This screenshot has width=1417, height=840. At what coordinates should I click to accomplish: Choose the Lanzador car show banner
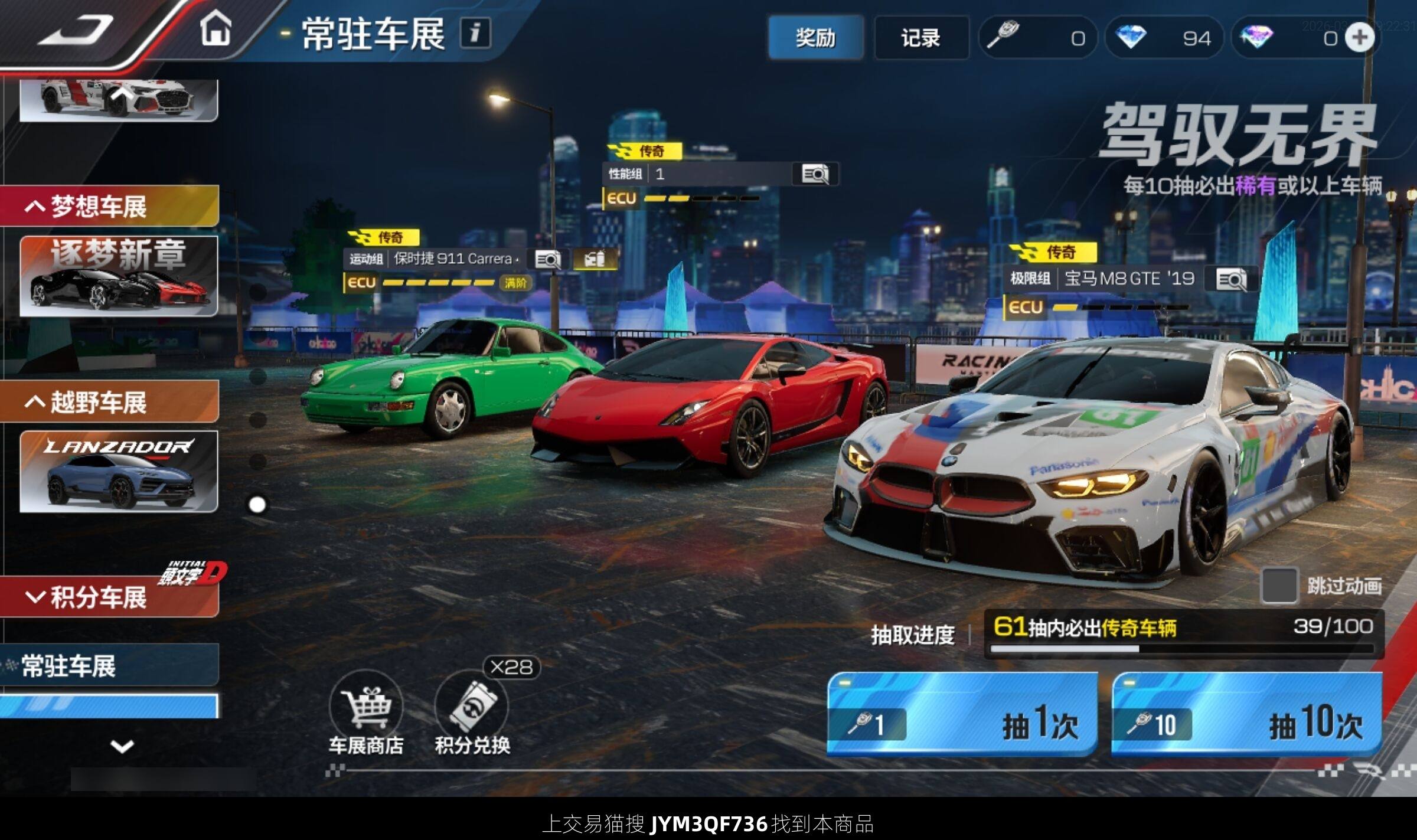tap(119, 471)
